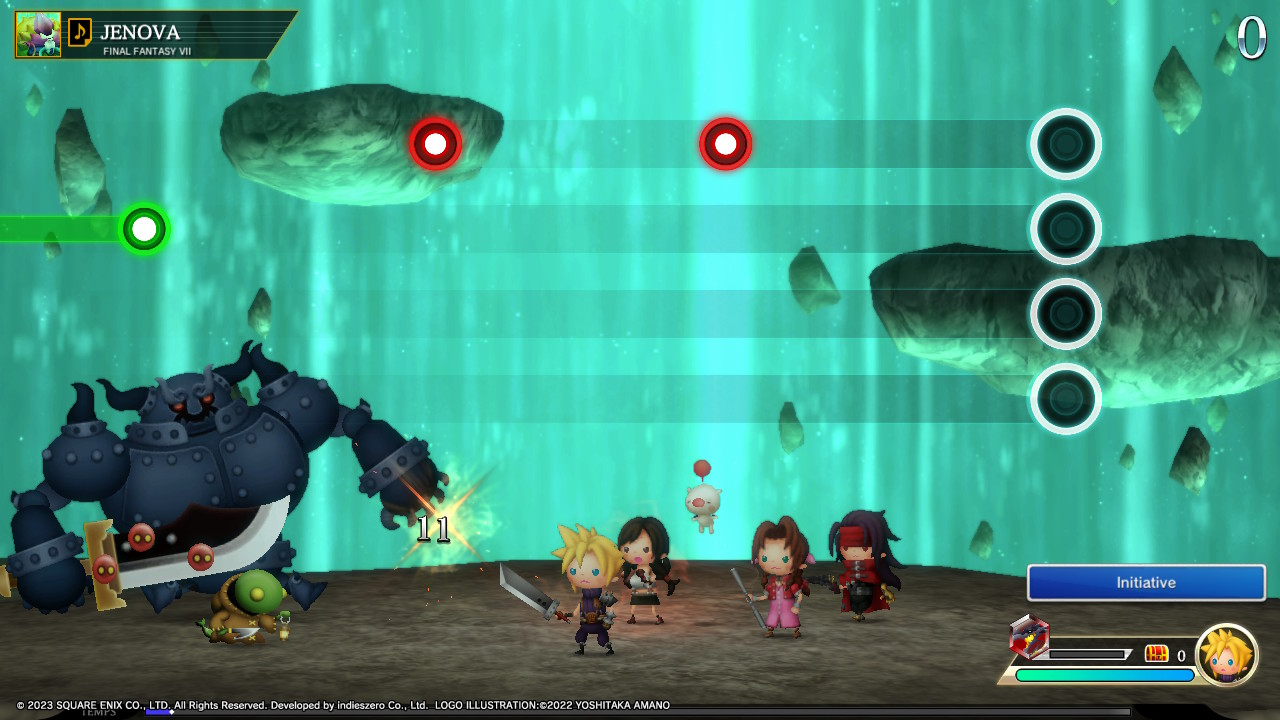Select the leftmost red trigger note marker

click(x=434, y=143)
